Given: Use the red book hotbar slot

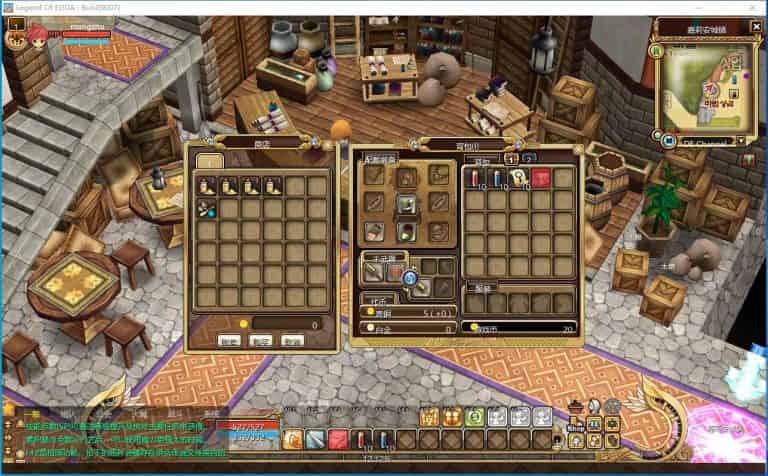Looking at the screenshot, I should (337, 438).
